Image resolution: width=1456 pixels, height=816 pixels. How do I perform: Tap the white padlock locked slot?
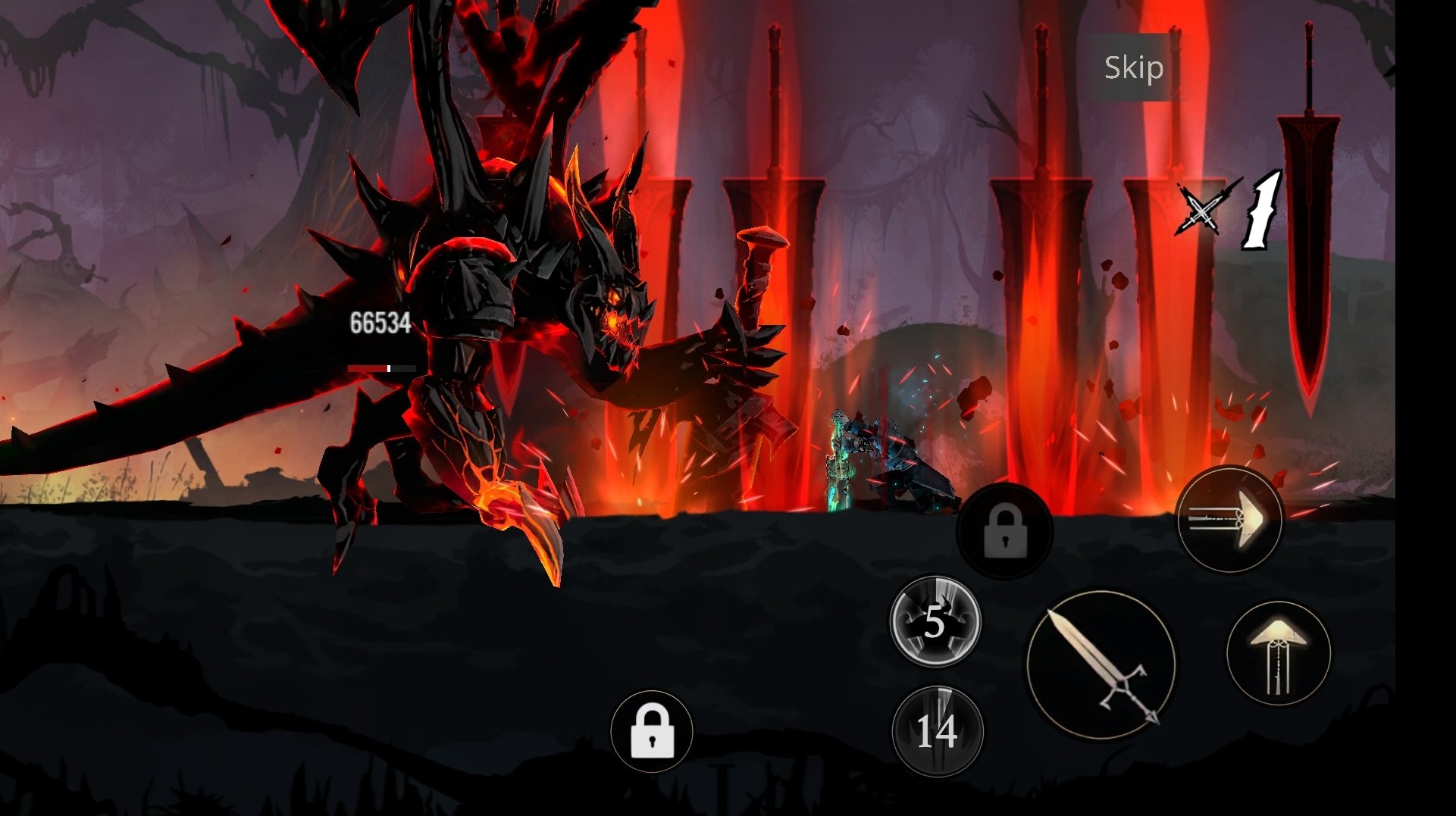[652, 731]
